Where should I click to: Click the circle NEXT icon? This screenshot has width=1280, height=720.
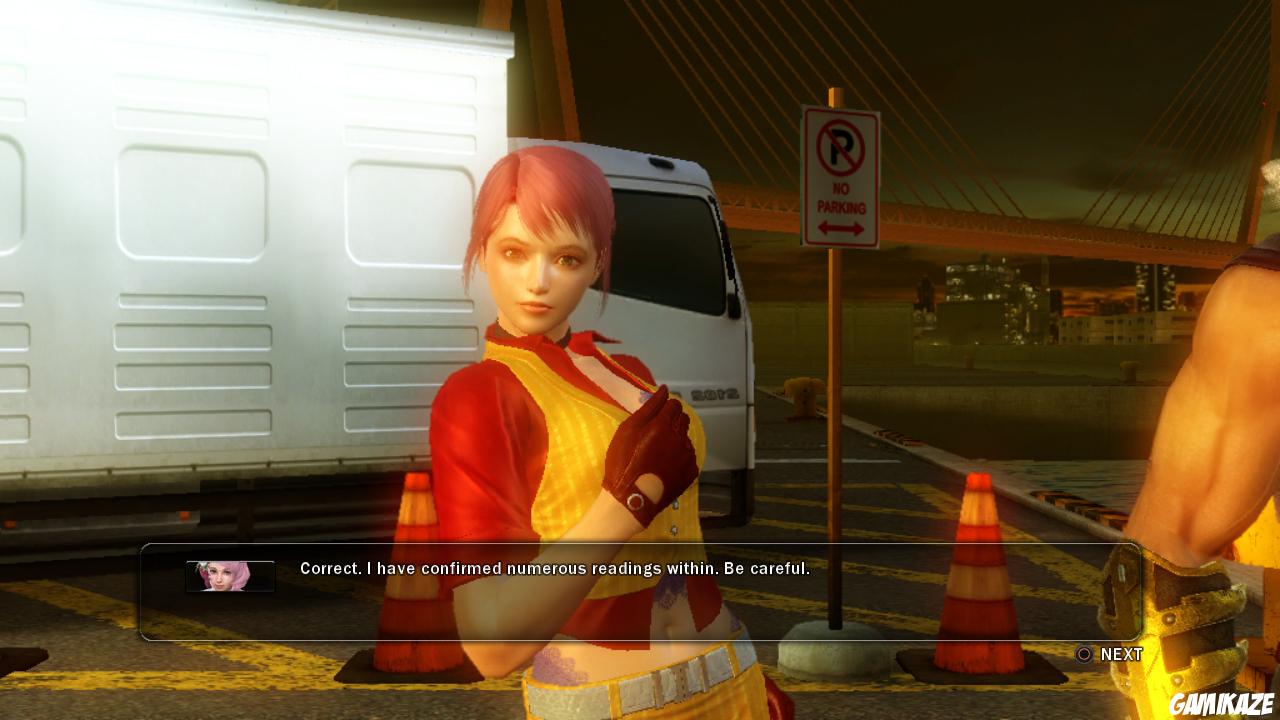coord(1083,654)
